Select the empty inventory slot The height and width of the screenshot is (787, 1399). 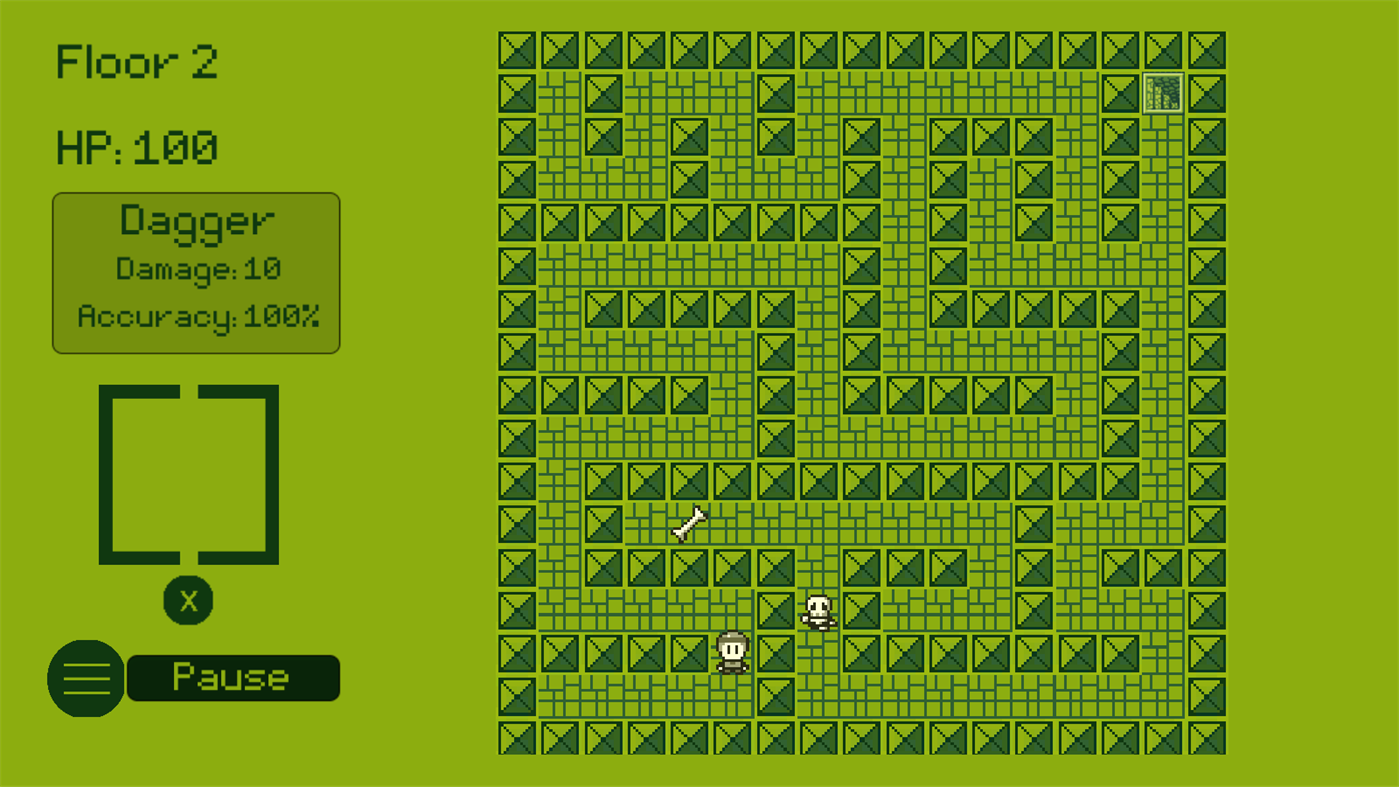188,472
